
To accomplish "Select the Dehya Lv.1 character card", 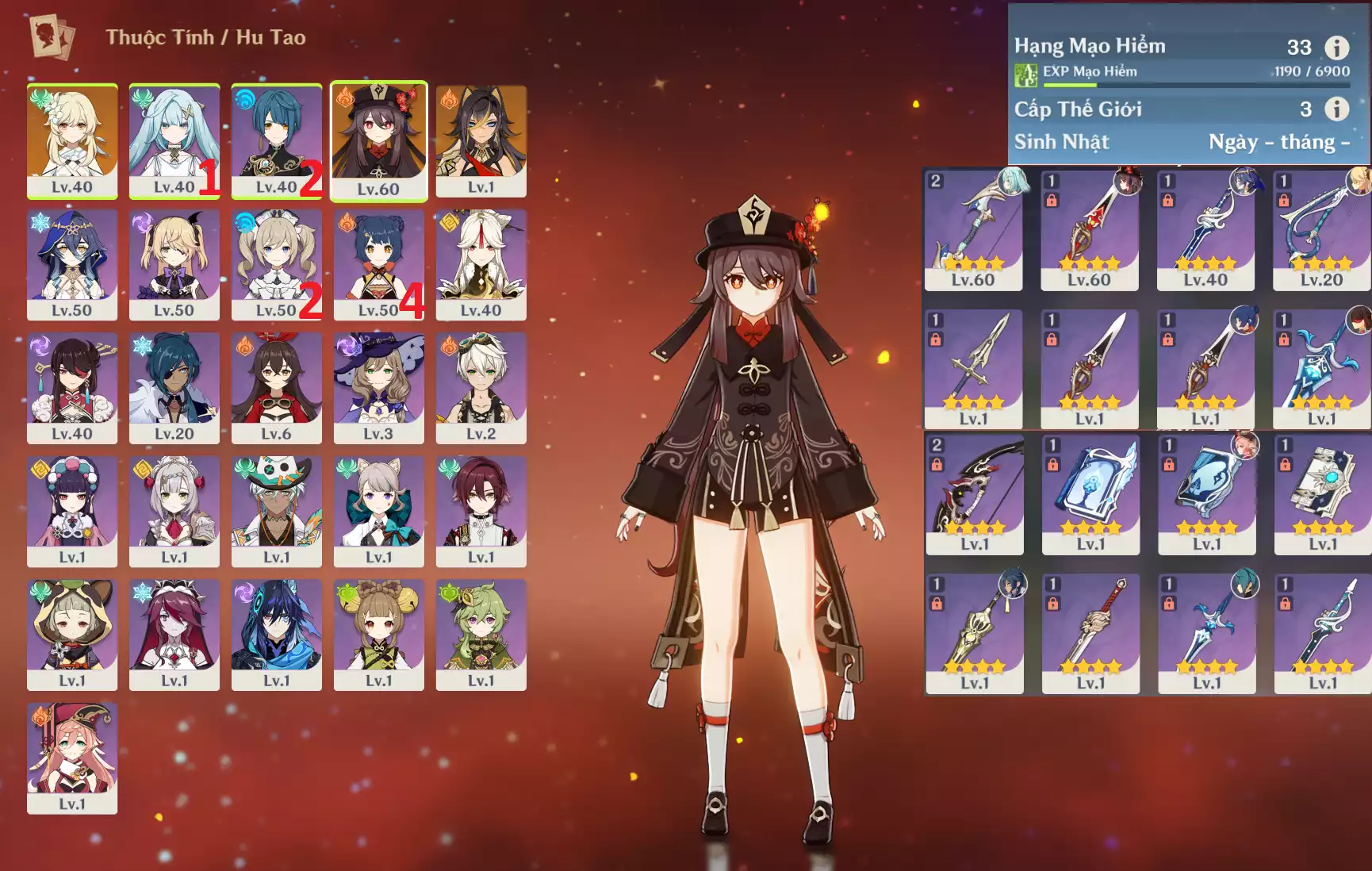I will click(481, 140).
